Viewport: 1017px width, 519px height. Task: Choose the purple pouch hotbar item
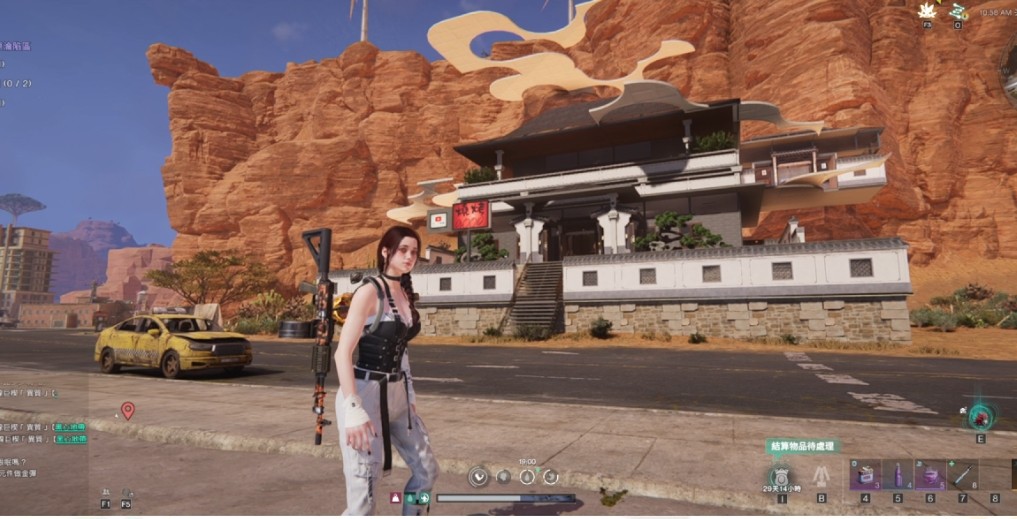pyautogui.click(x=930, y=475)
